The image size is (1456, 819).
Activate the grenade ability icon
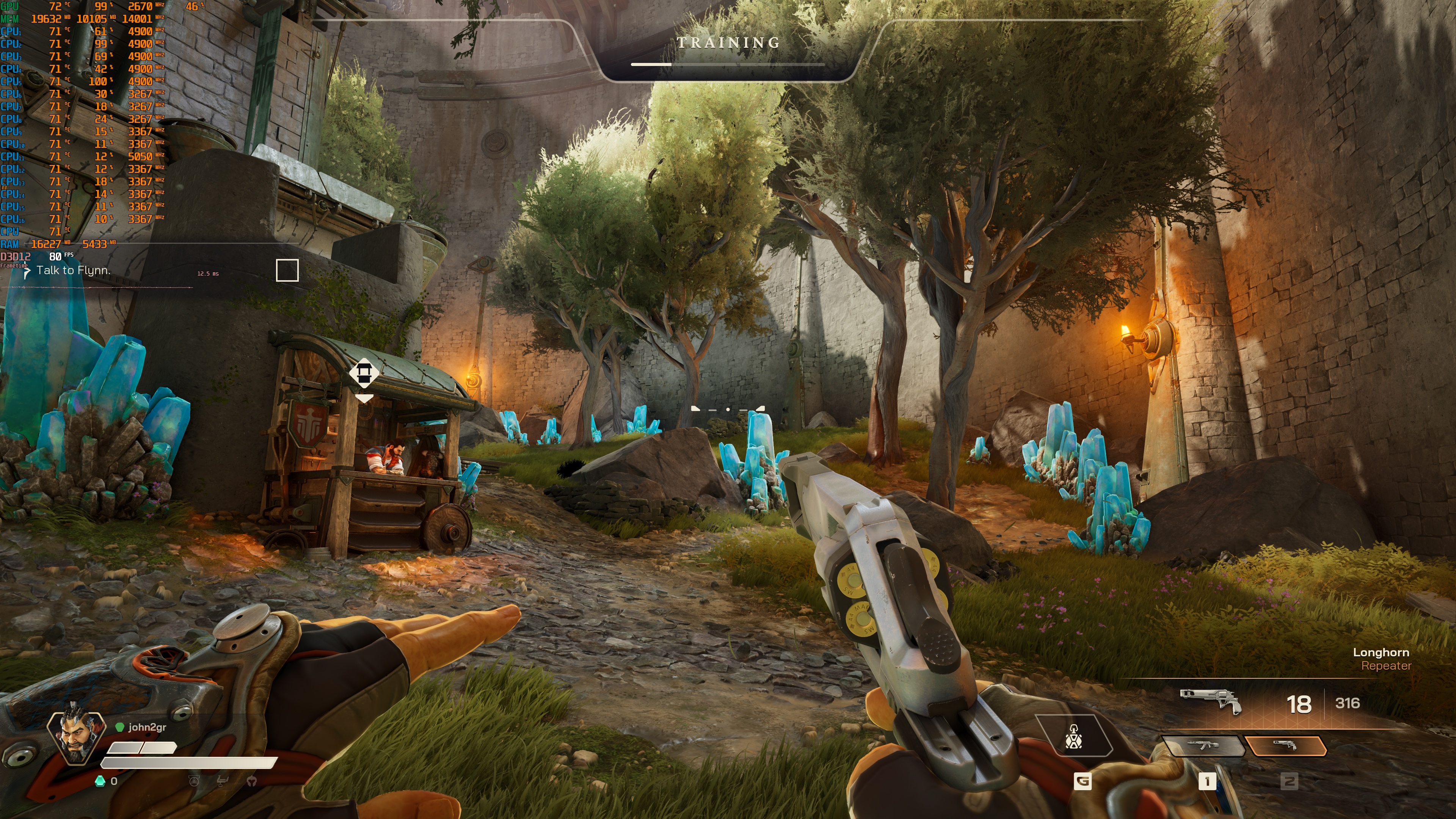tap(1073, 736)
